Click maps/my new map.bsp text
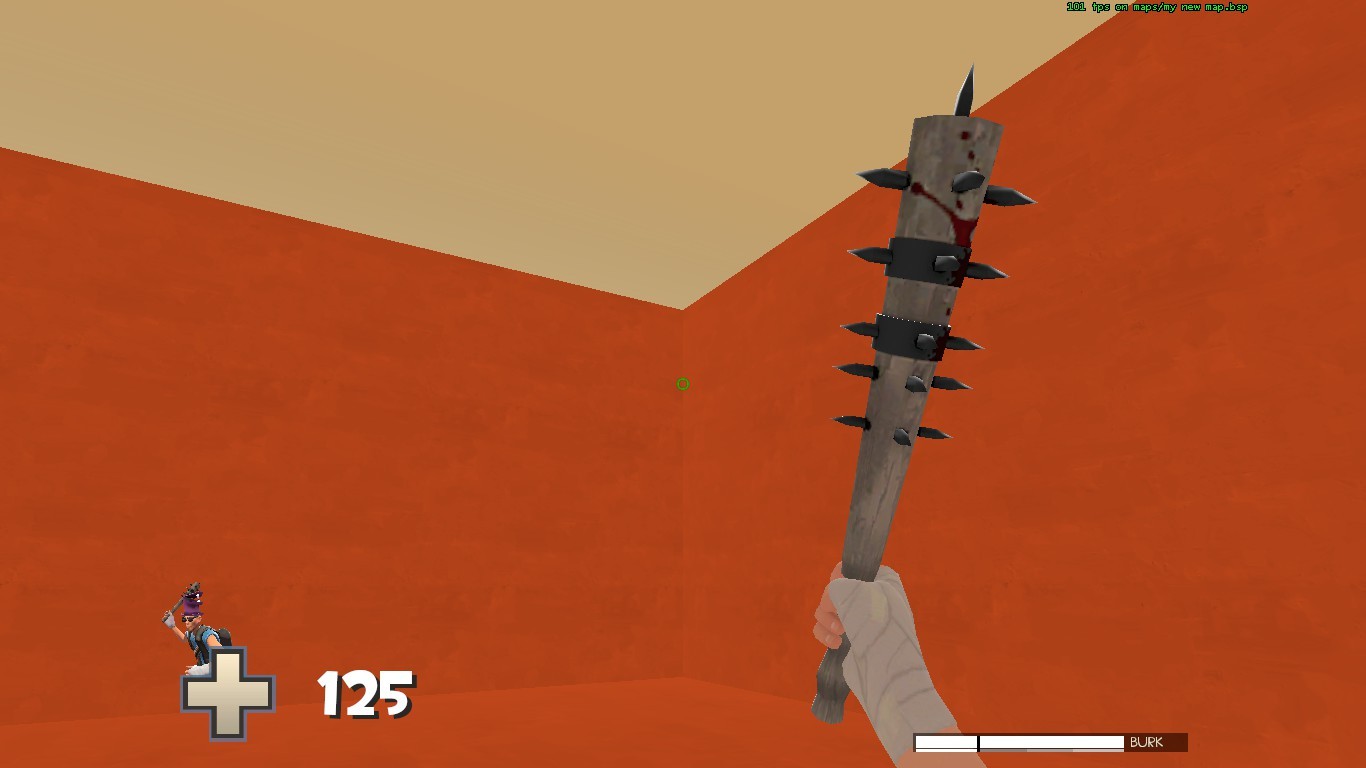Viewport: 1366px width, 768px height. click(x=1190, y=5)
